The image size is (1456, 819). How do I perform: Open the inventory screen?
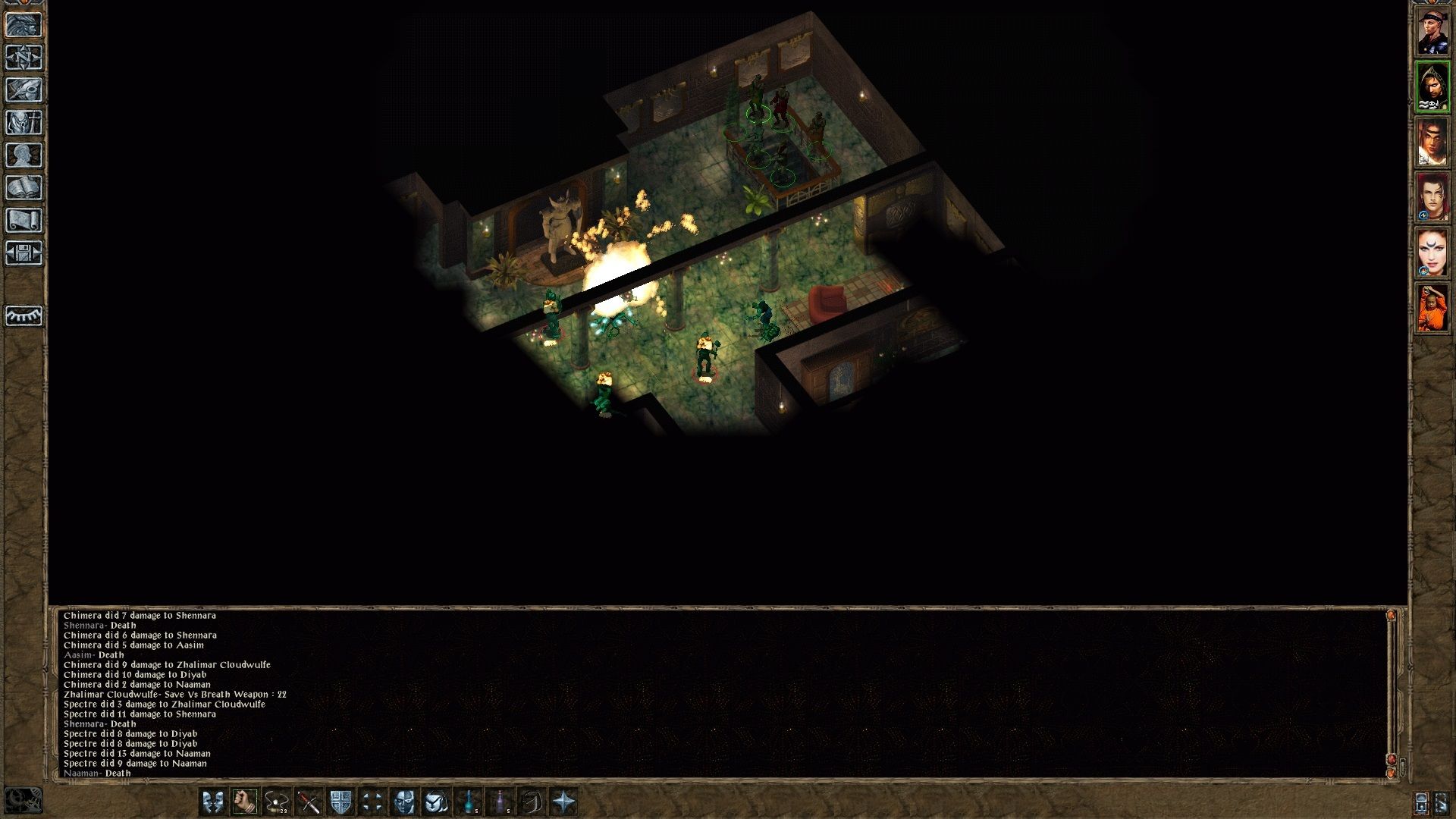[x=23, y=124]
